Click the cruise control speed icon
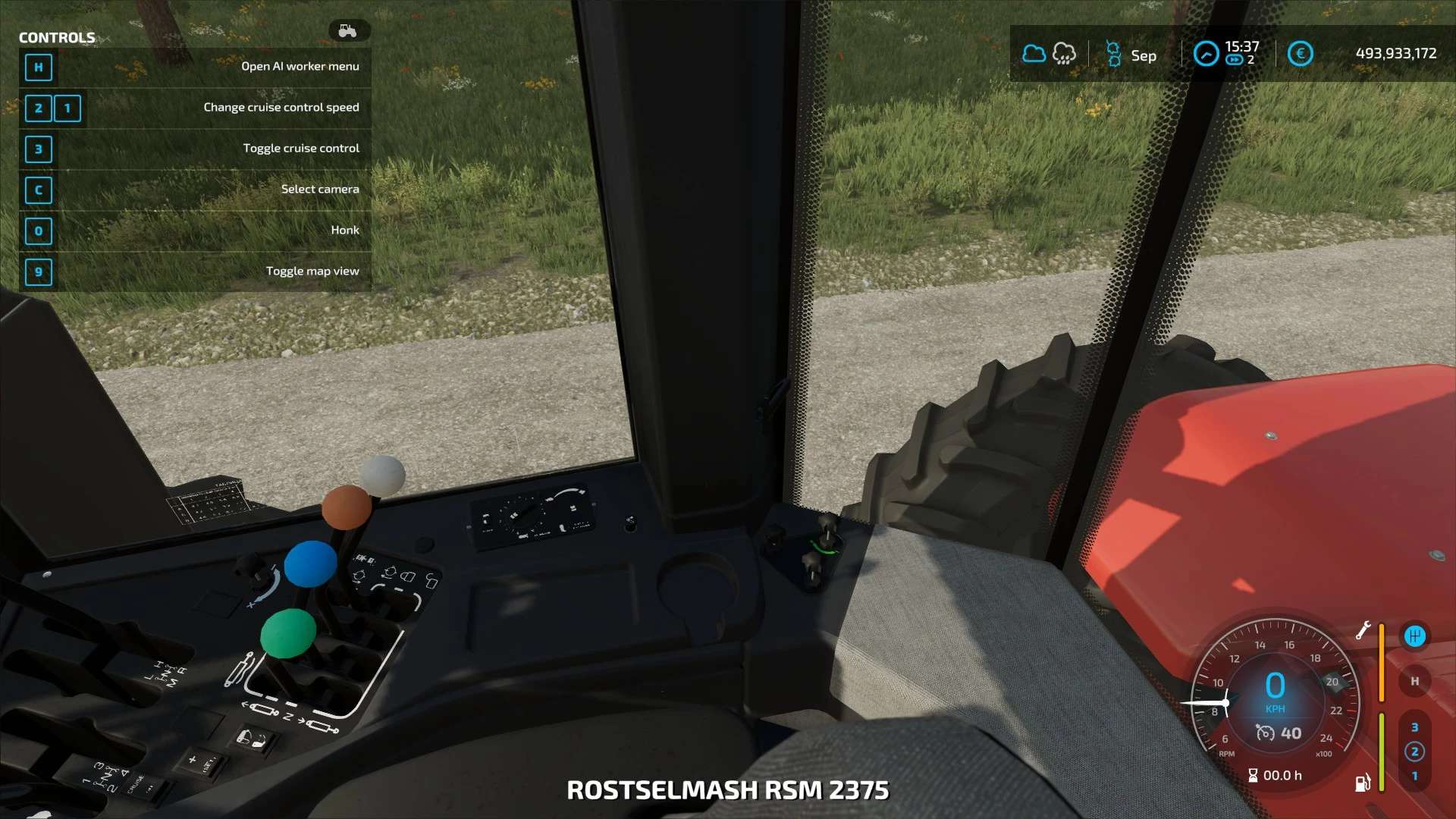Screen dimensions: 1456x819 [x=1265, y=733]
